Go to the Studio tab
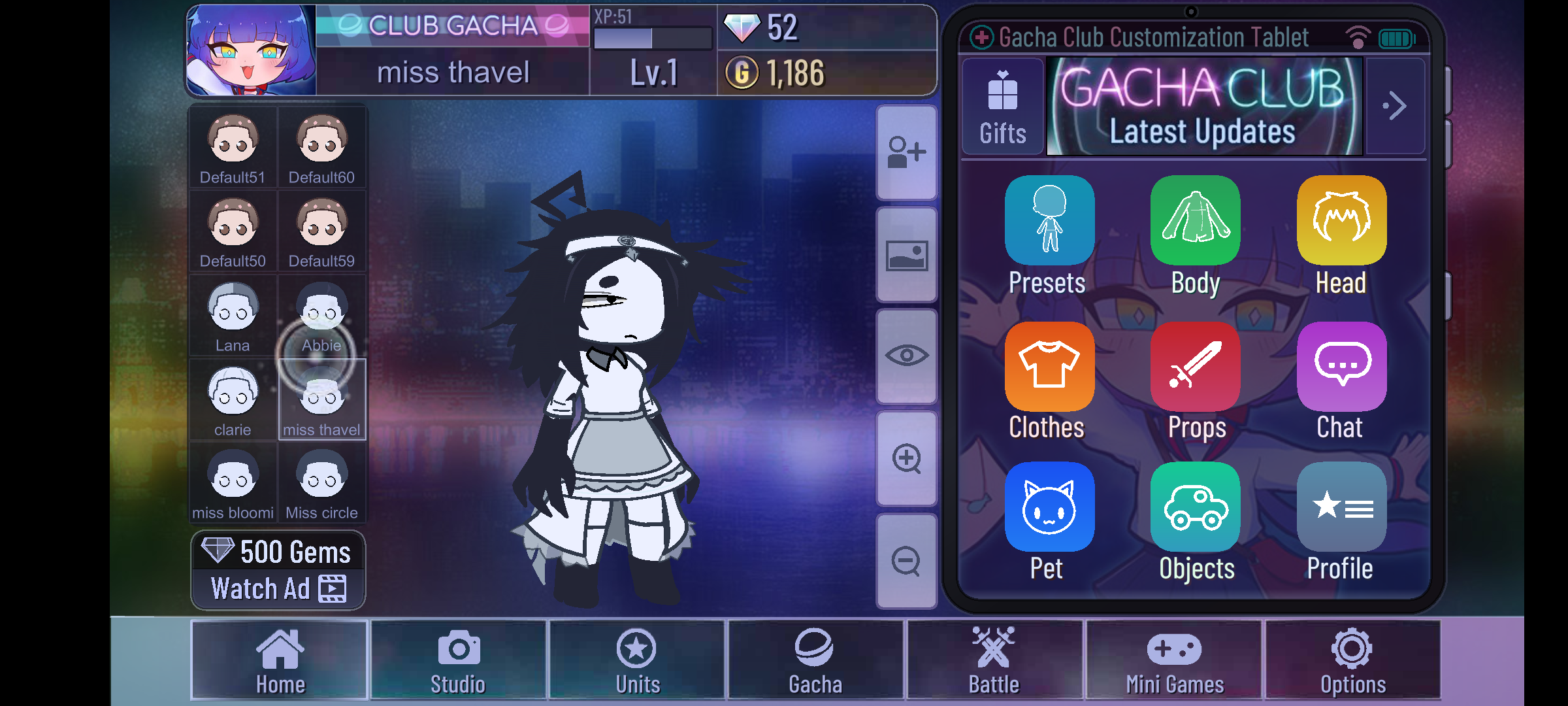Image resolution: width=1568 pixels, height=706 pixels. [x=458, y=660]
